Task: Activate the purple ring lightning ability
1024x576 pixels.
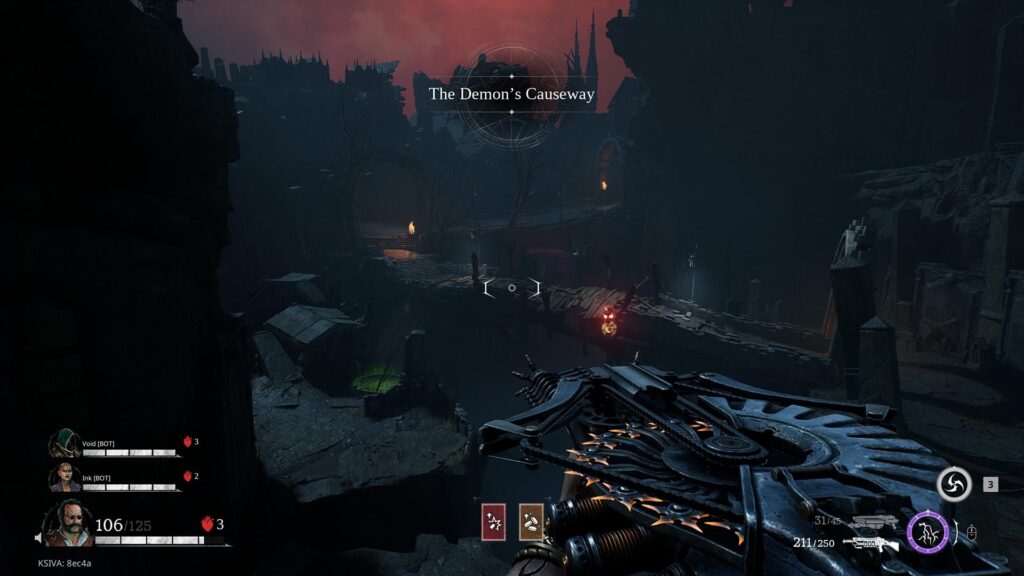Action: [927, 532]
